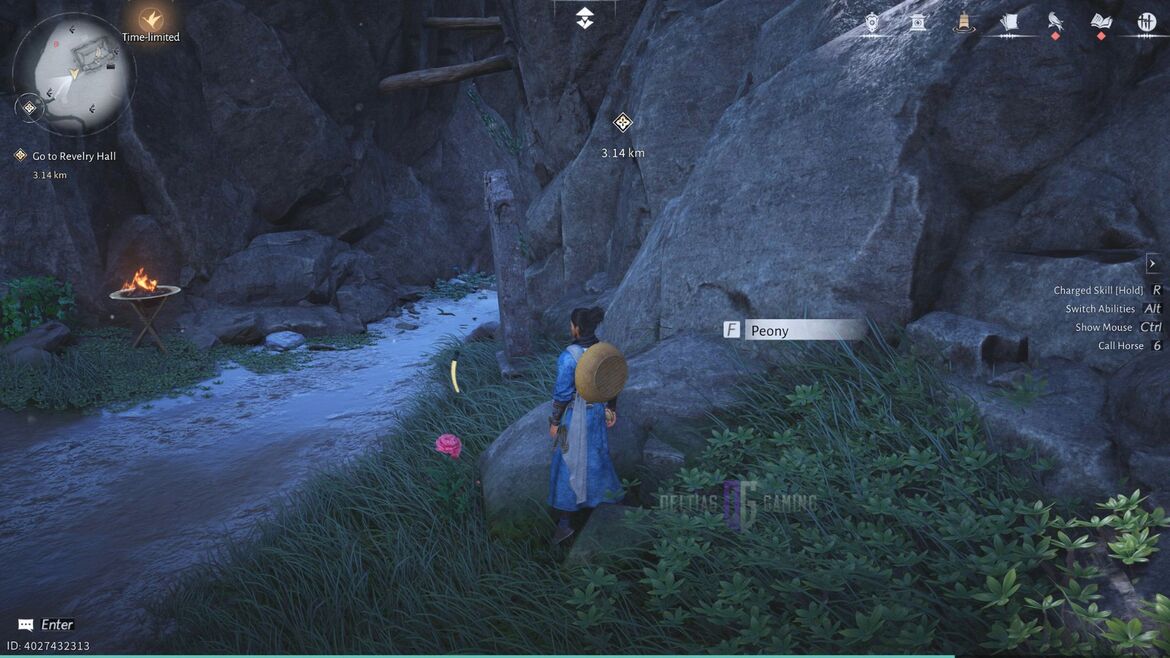Open the shield badge icon in top bar
This screenshot has height=658, width=1170.
click(x=872, y=22)
